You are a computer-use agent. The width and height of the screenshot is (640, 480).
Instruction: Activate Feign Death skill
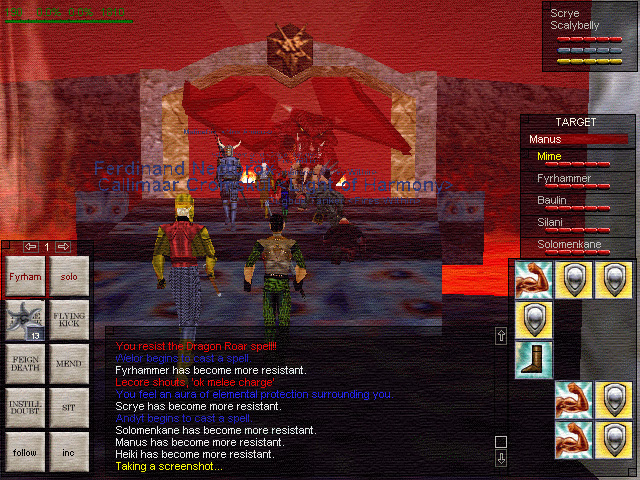pyautogui.click(x=26, y=364)
